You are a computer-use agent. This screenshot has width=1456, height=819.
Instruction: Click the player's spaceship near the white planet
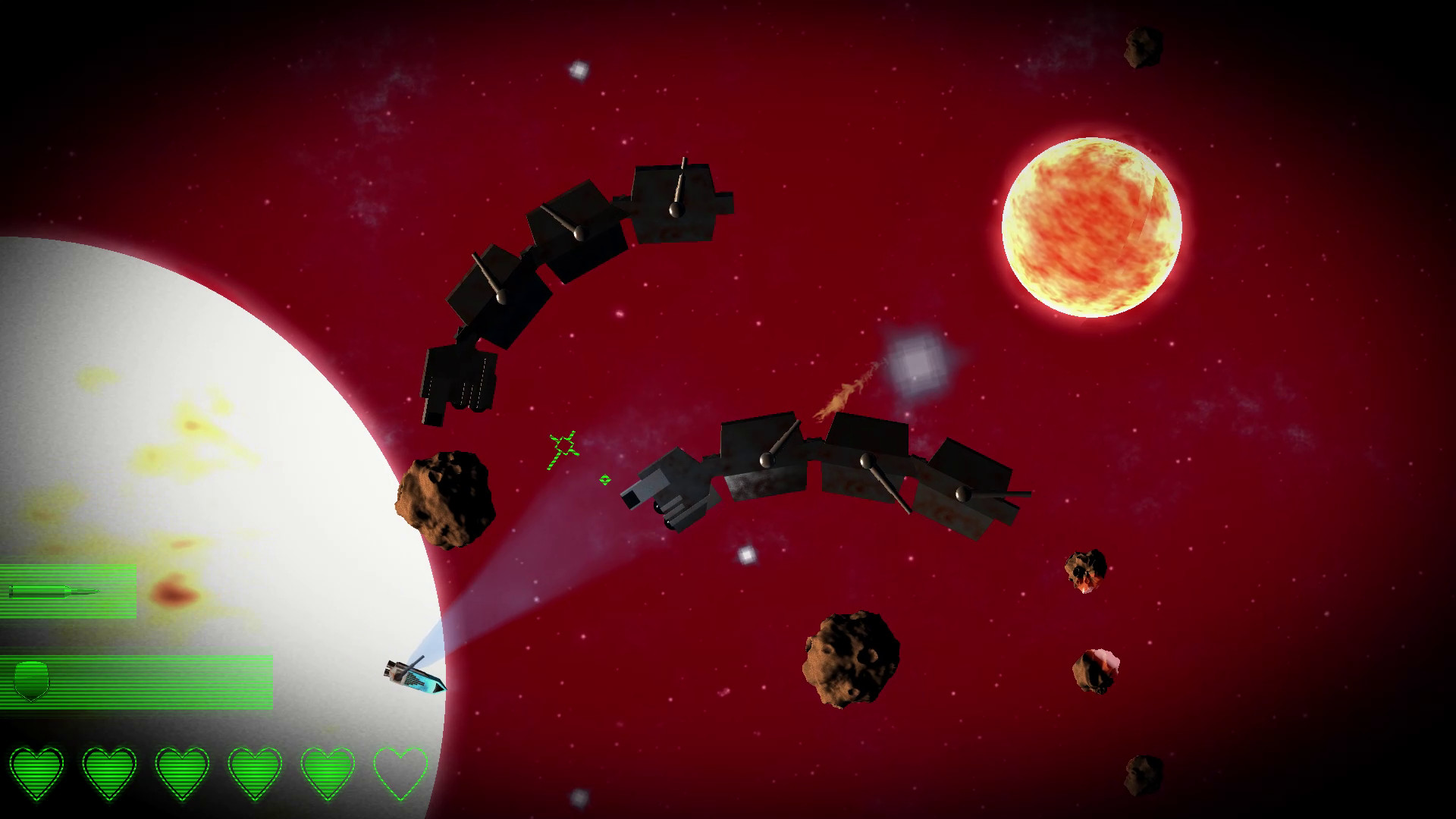pyautogui.click(x=413, y=675)
